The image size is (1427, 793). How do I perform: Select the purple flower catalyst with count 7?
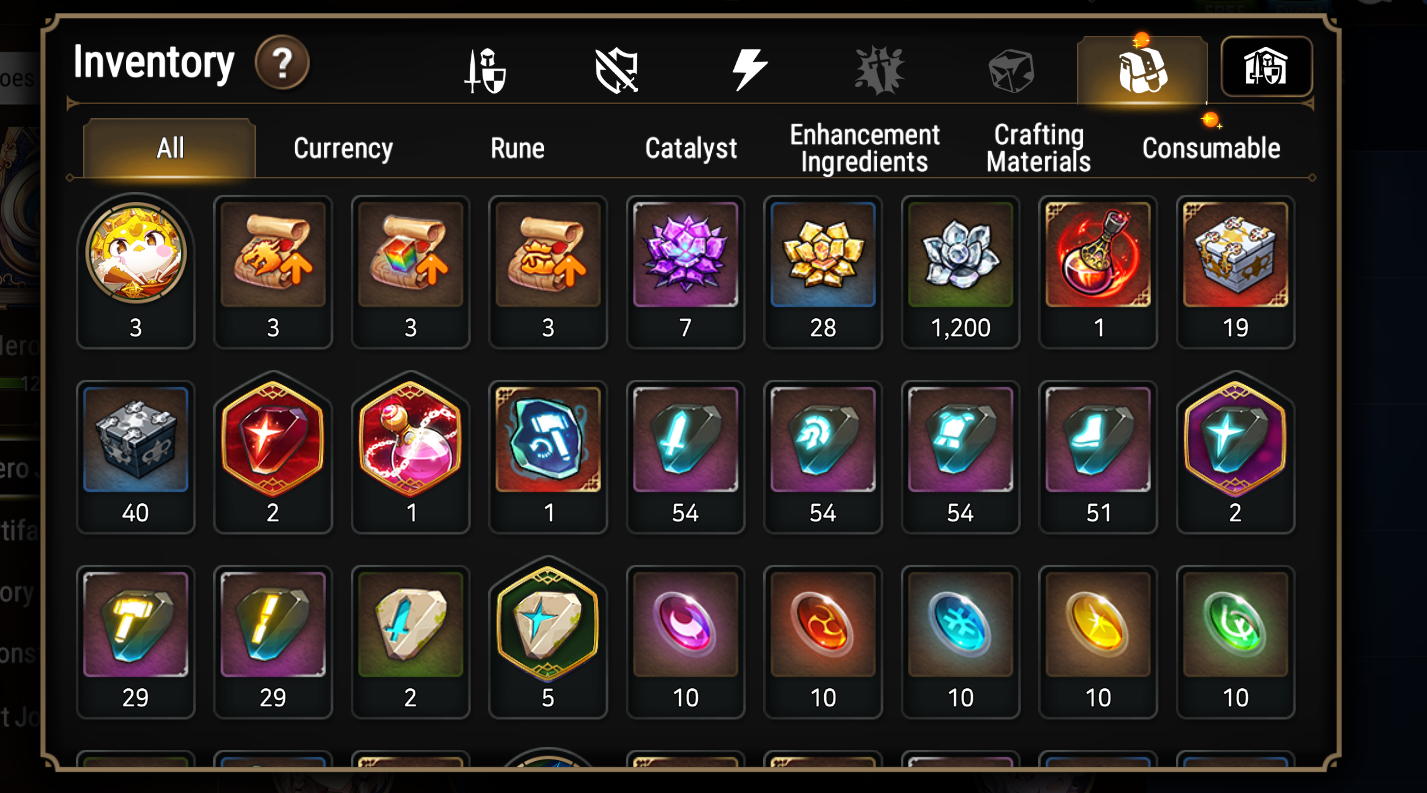point(685,253)
